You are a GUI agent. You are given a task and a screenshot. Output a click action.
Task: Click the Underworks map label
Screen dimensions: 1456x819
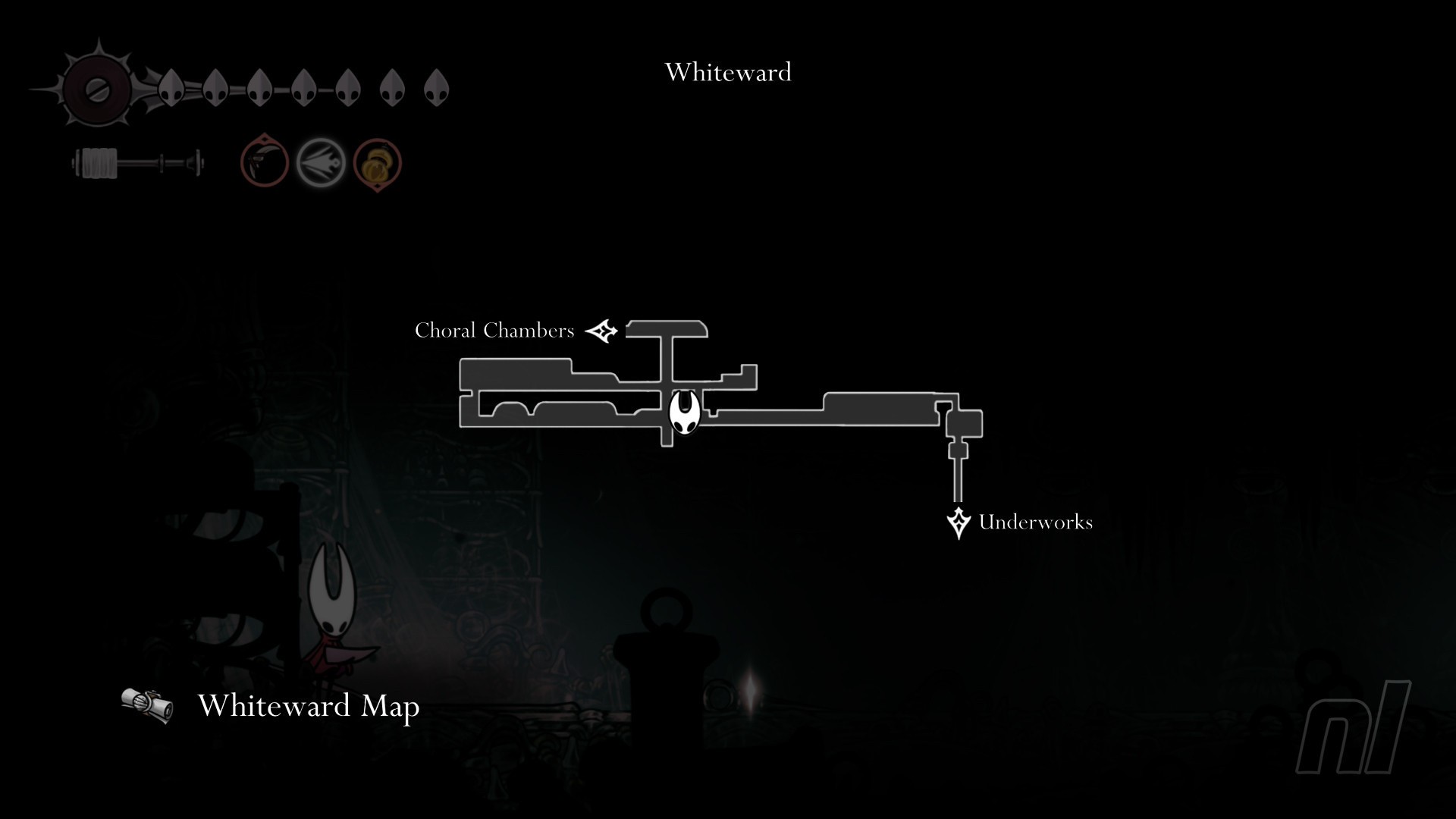click(x=1035, y=522)
